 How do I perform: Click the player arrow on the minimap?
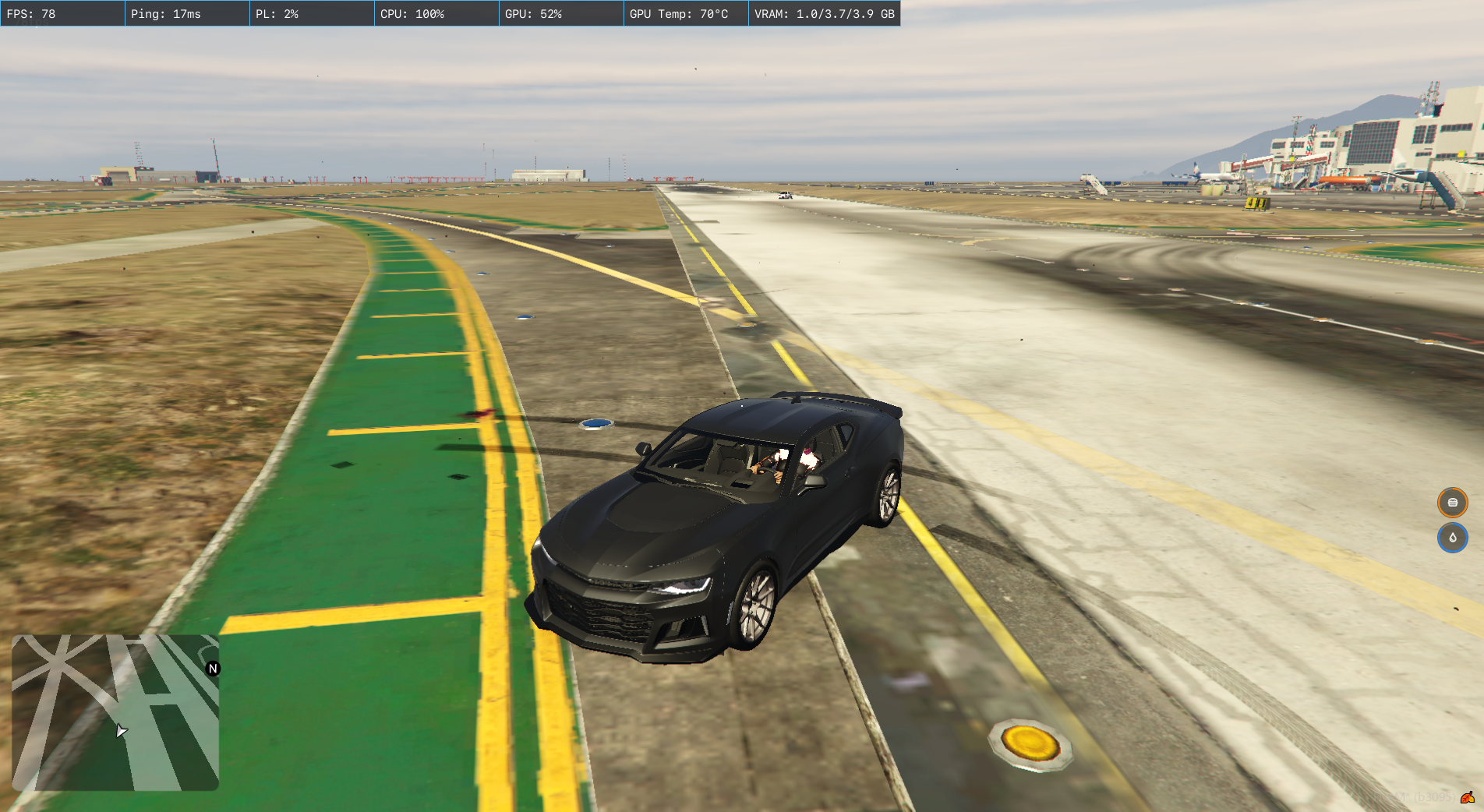pyautogui.click(x=121, y=731)
